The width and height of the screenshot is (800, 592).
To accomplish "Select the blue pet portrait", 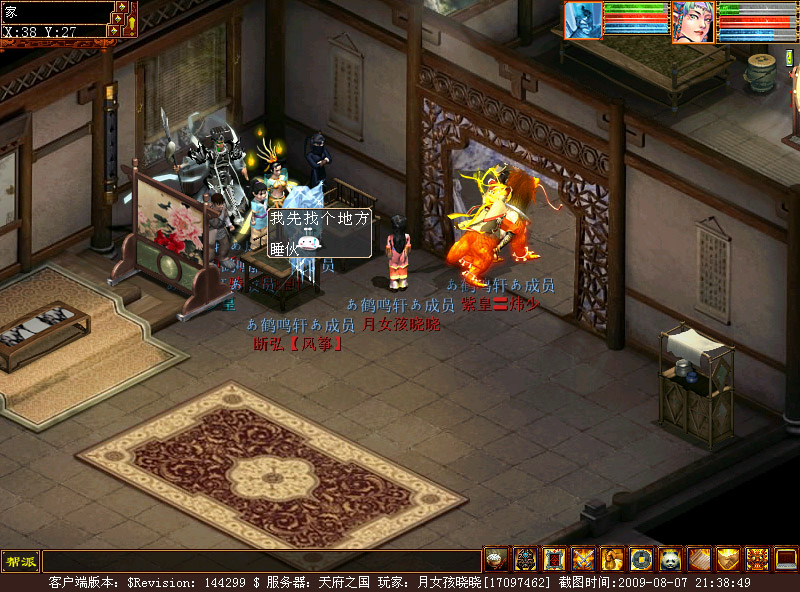I will pos(583,20).
